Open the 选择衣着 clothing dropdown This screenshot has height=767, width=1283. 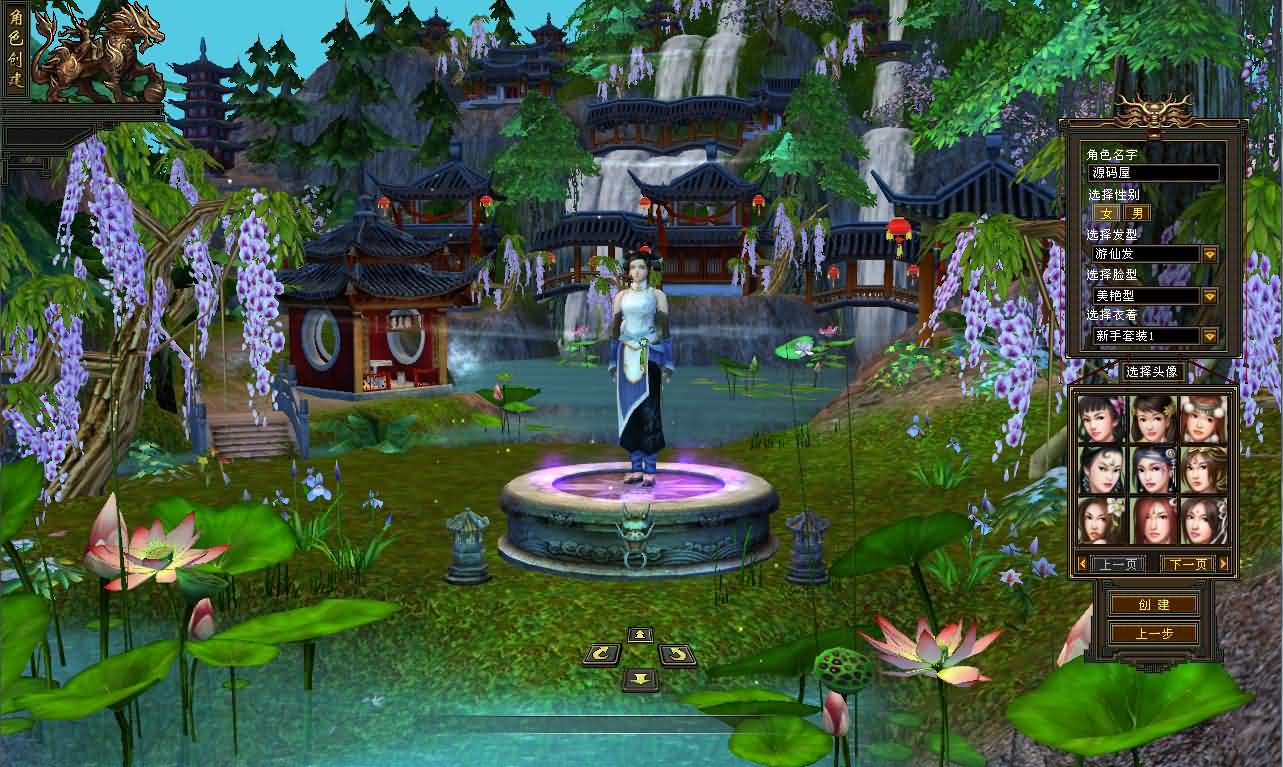click(x=1208, y=336)
